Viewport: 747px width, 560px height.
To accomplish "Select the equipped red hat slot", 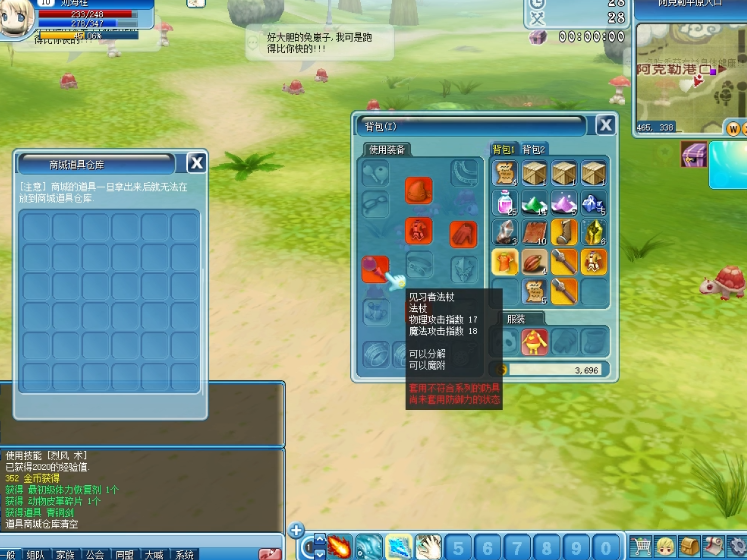I will point(418,189).
